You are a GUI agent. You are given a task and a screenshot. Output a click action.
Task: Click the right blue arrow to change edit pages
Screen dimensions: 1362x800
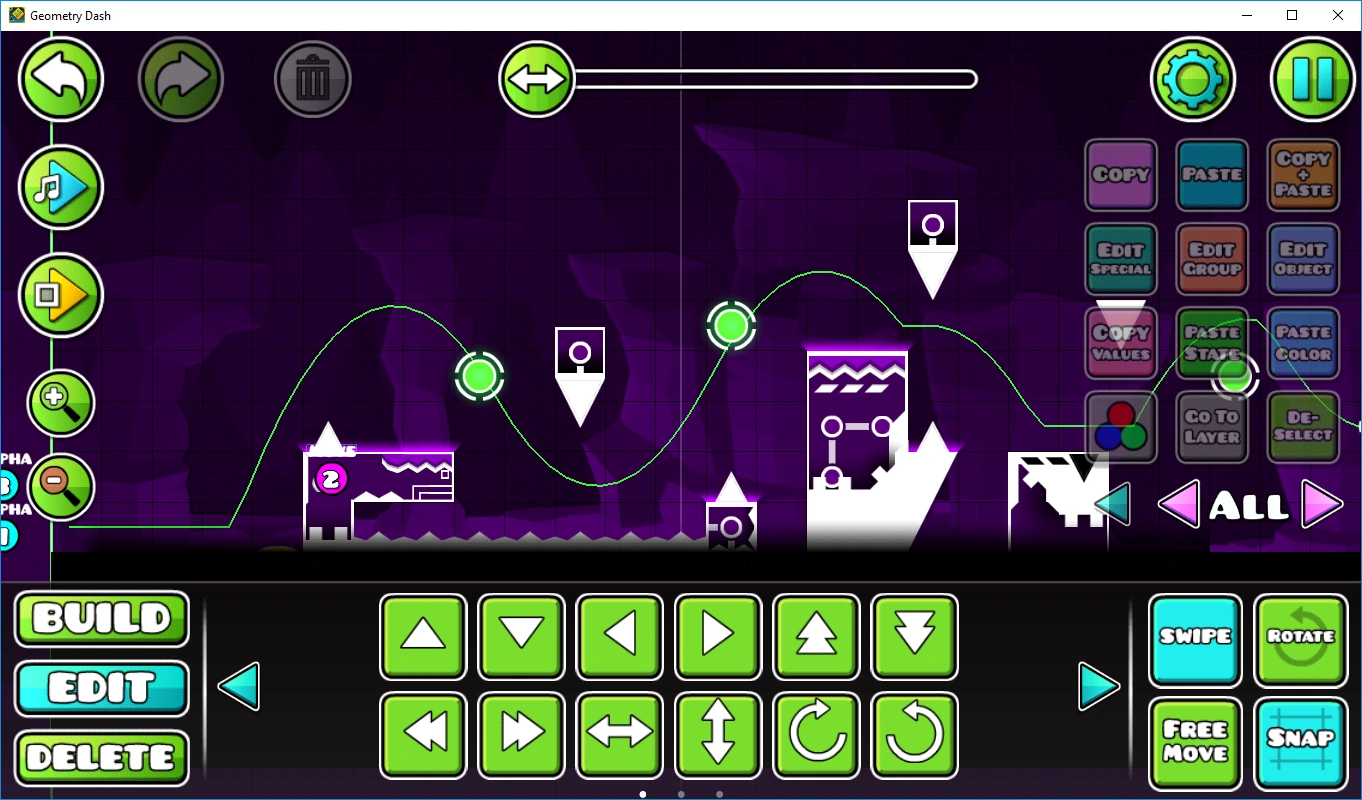pos(1099,687)
